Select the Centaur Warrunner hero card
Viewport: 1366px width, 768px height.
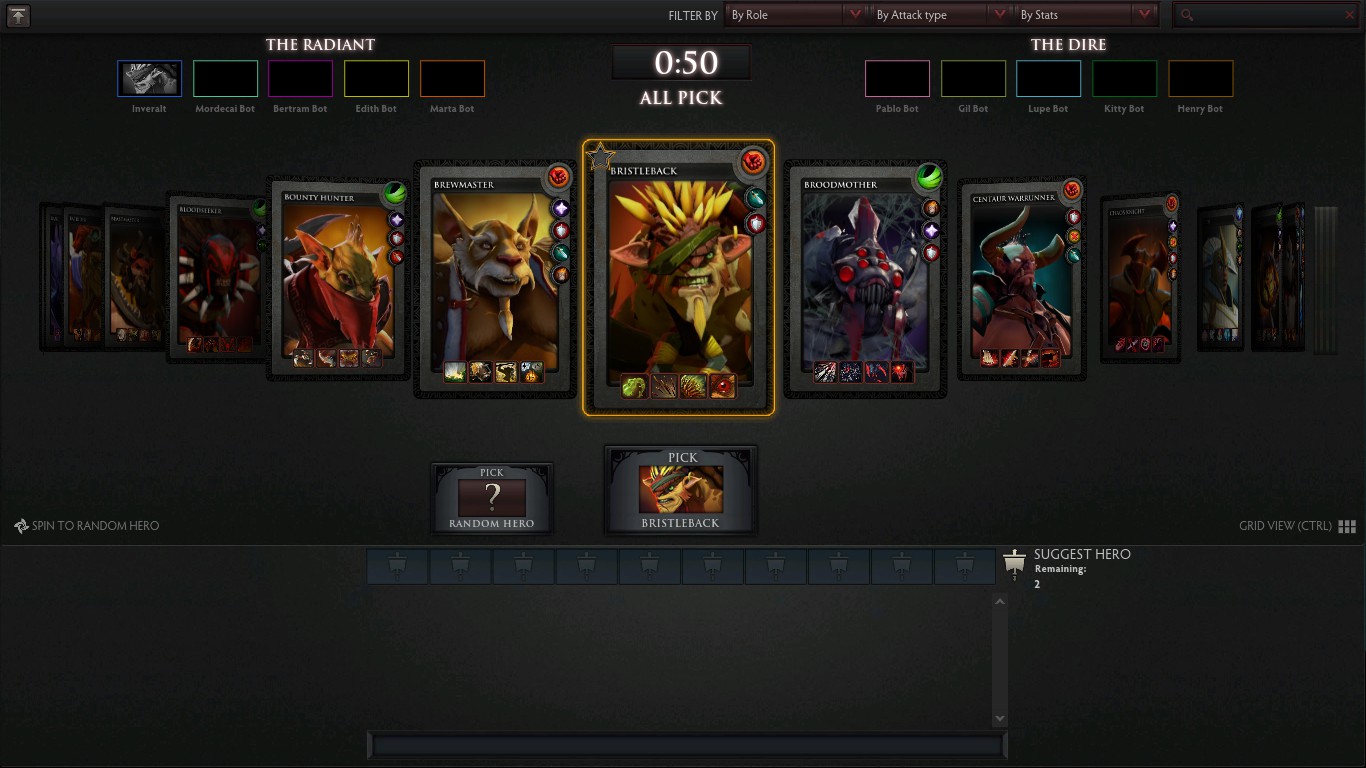[1020, 280]
